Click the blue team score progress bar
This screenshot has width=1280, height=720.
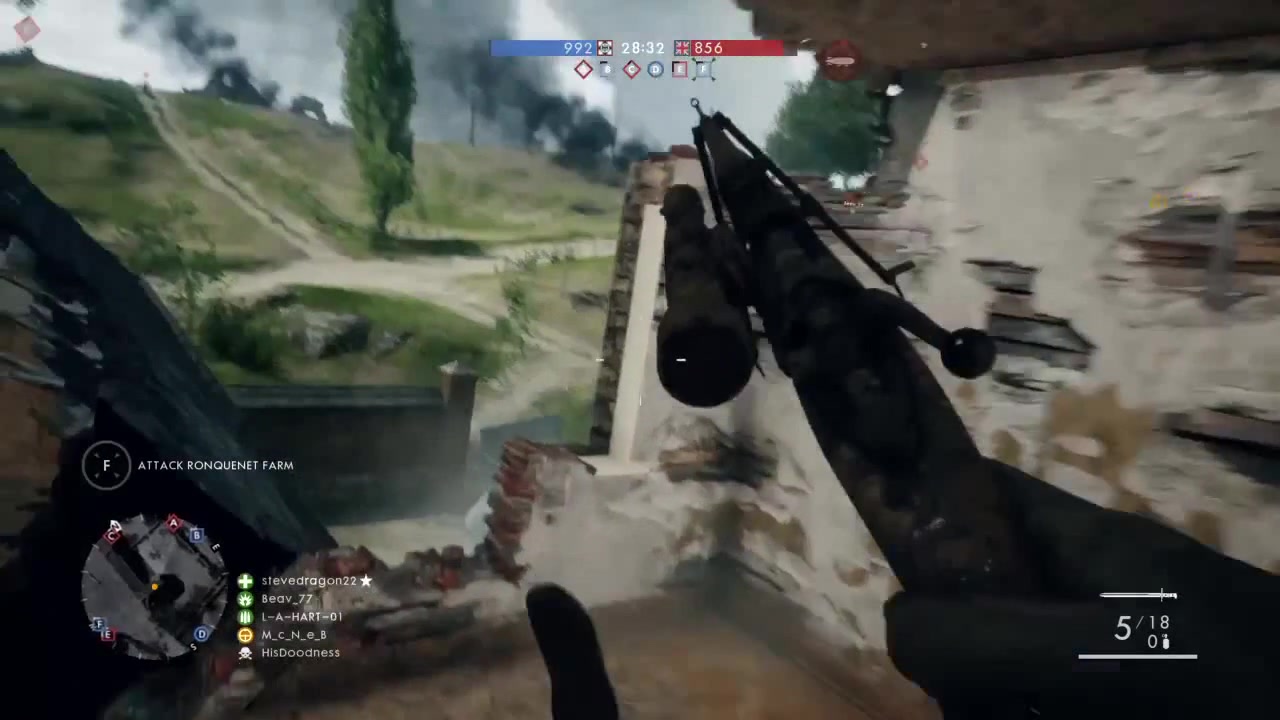tap(530, 48)
